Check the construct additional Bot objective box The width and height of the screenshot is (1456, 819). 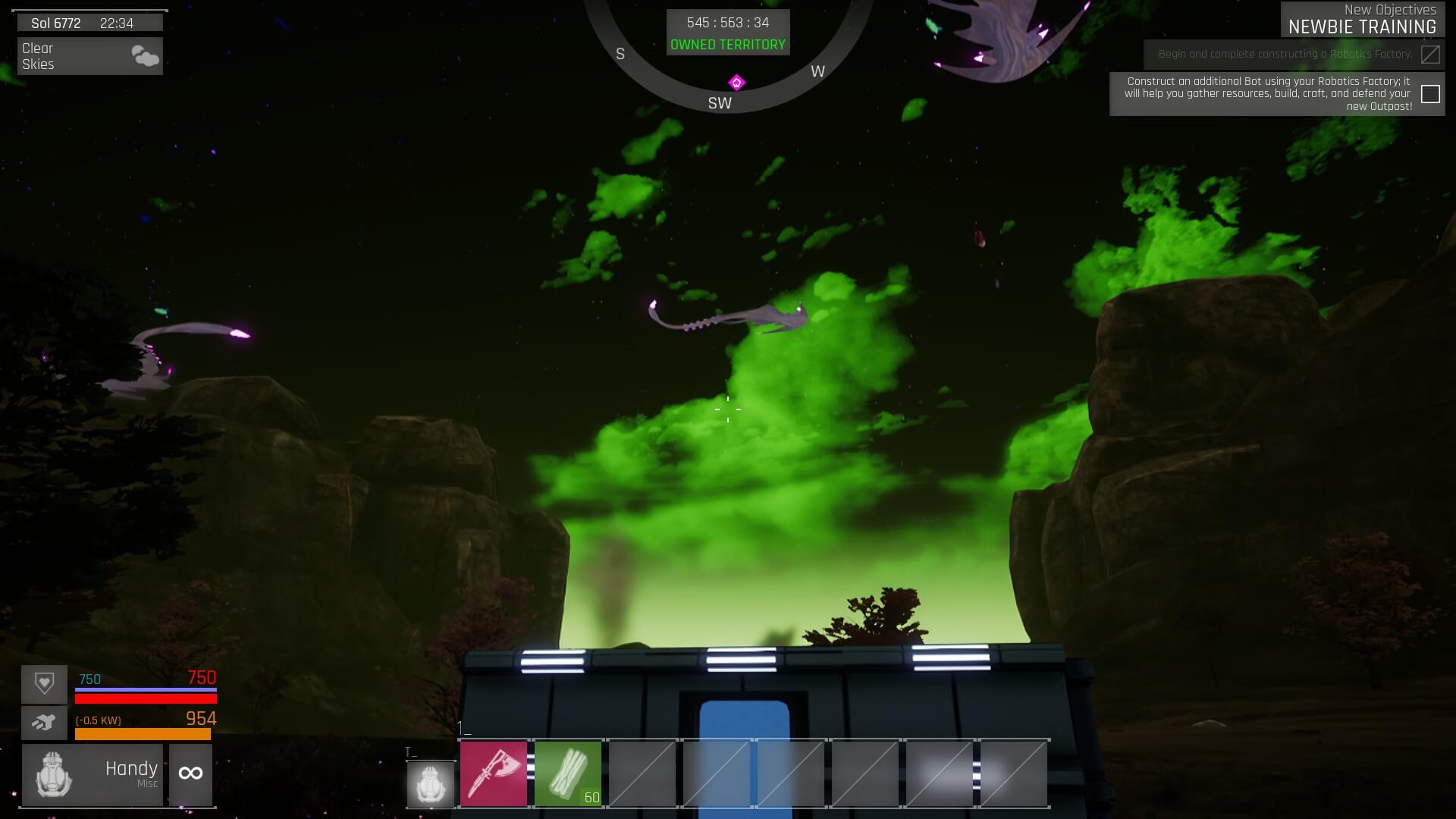pyautogui.click(x=1430, y=94)
